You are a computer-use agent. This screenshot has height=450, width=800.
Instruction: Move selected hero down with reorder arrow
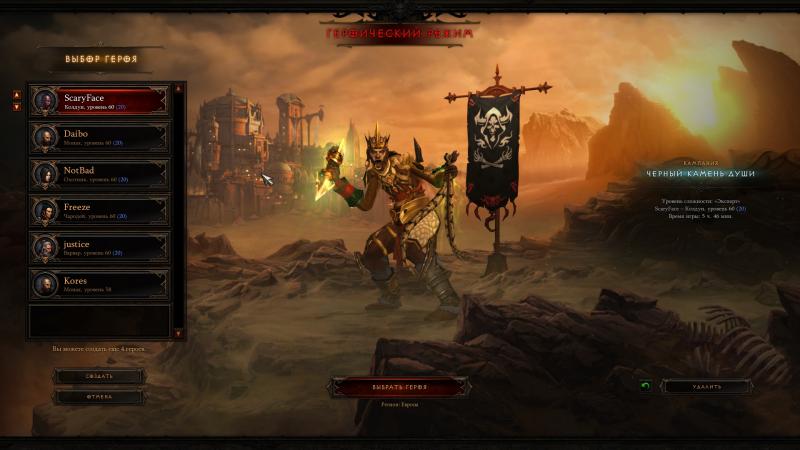coord(17,106)
